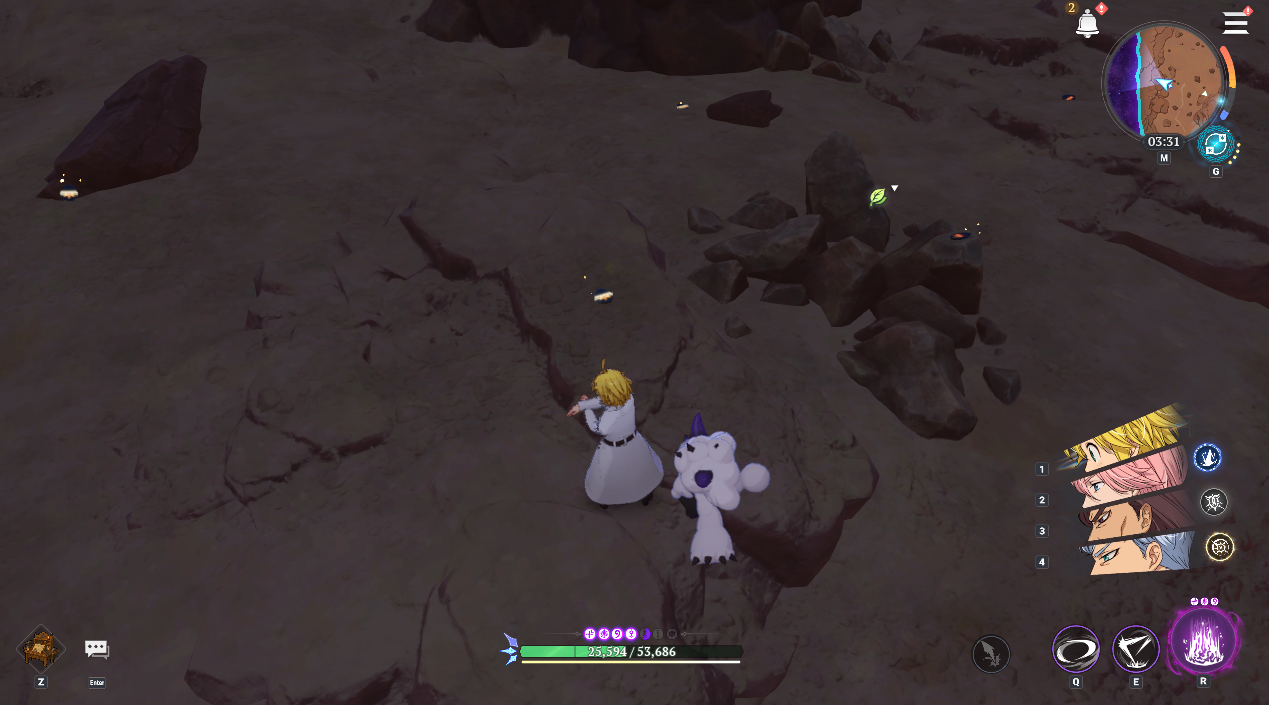
Task: Open the crafting workbench icon
Action: (x=41, y=649)
